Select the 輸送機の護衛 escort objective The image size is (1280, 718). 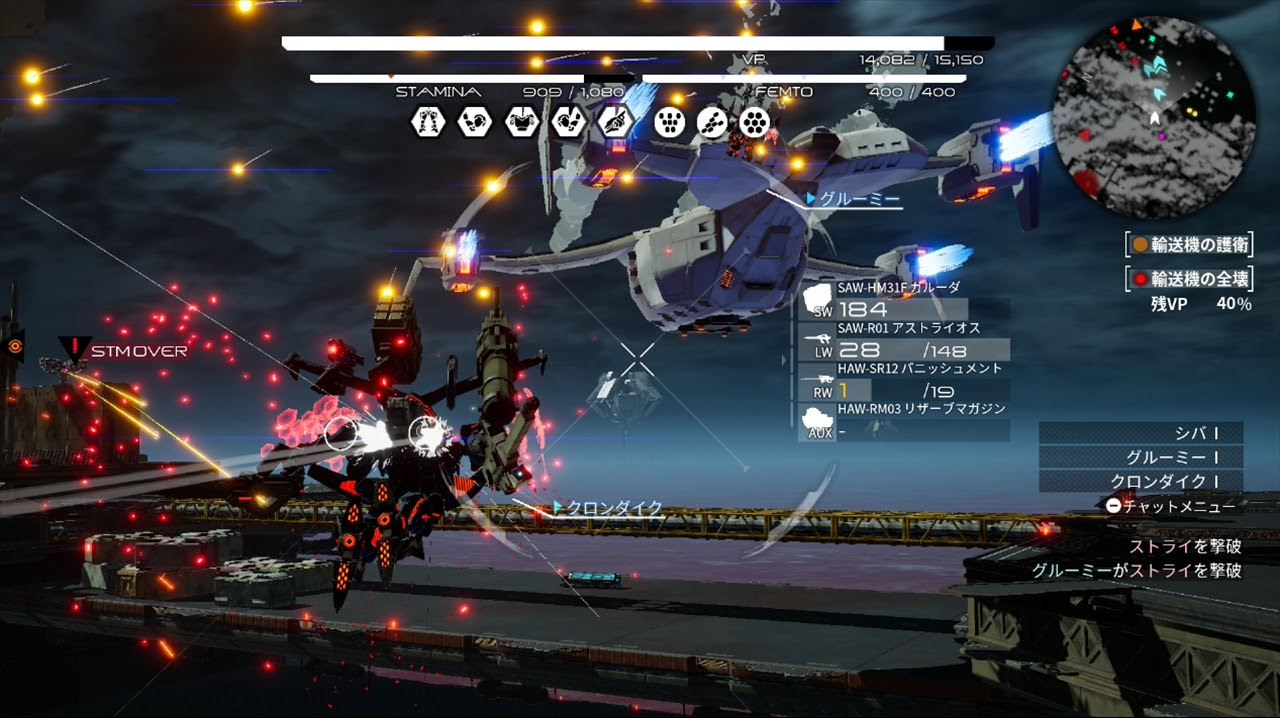click(1189, 244)
